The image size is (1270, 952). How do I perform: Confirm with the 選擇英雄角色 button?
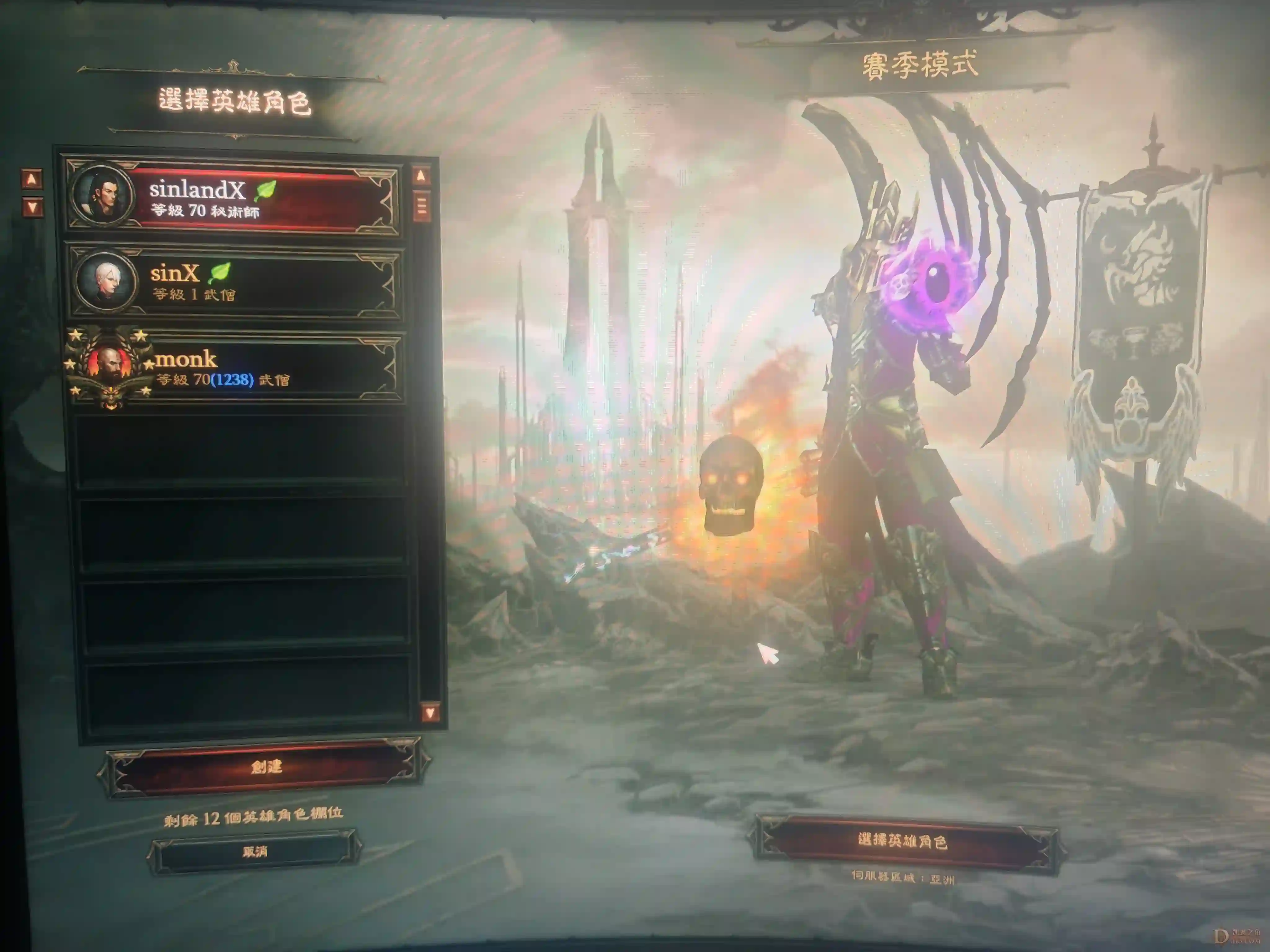tap(903, 841)
